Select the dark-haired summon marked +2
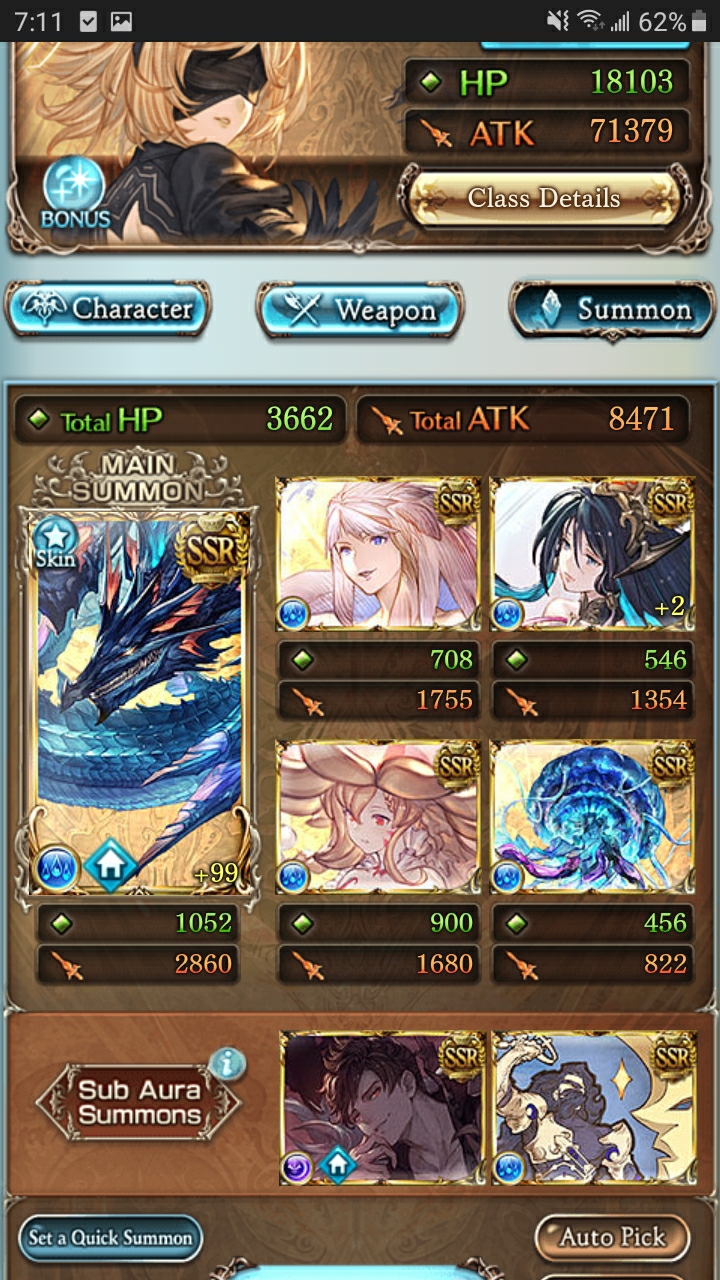 [x=592, y=555]
